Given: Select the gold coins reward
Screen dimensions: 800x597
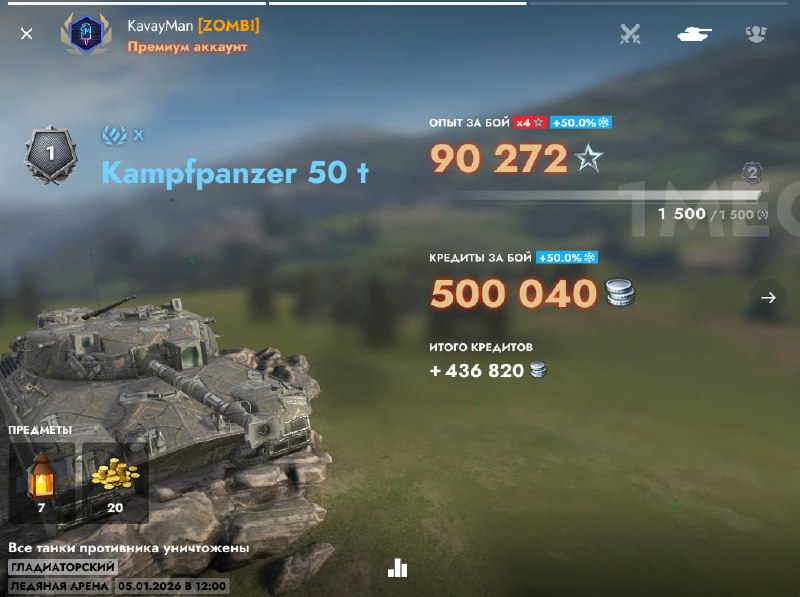Looking at the screenshot, I should 115,480.
